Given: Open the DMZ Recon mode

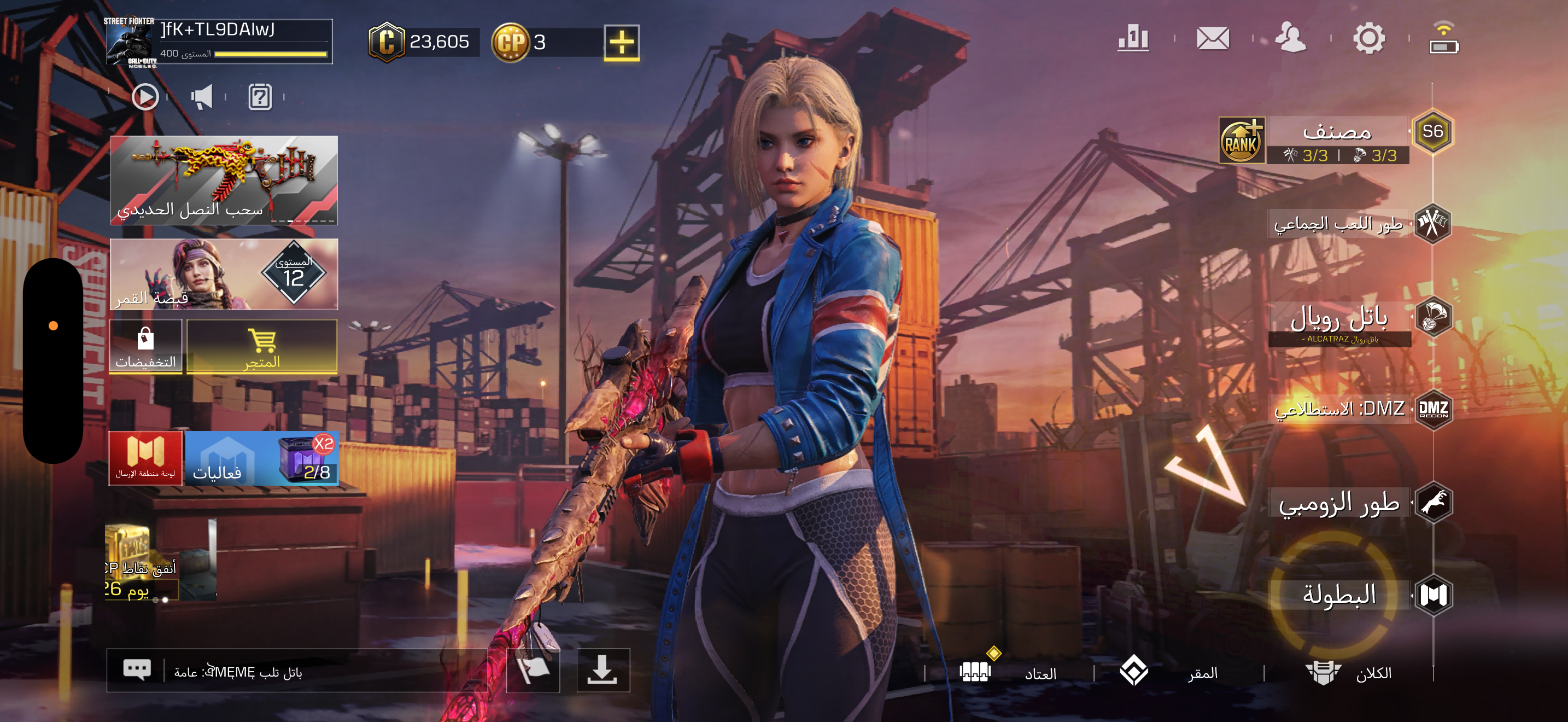Looking at the screenshot, I should click(1339, 409).
